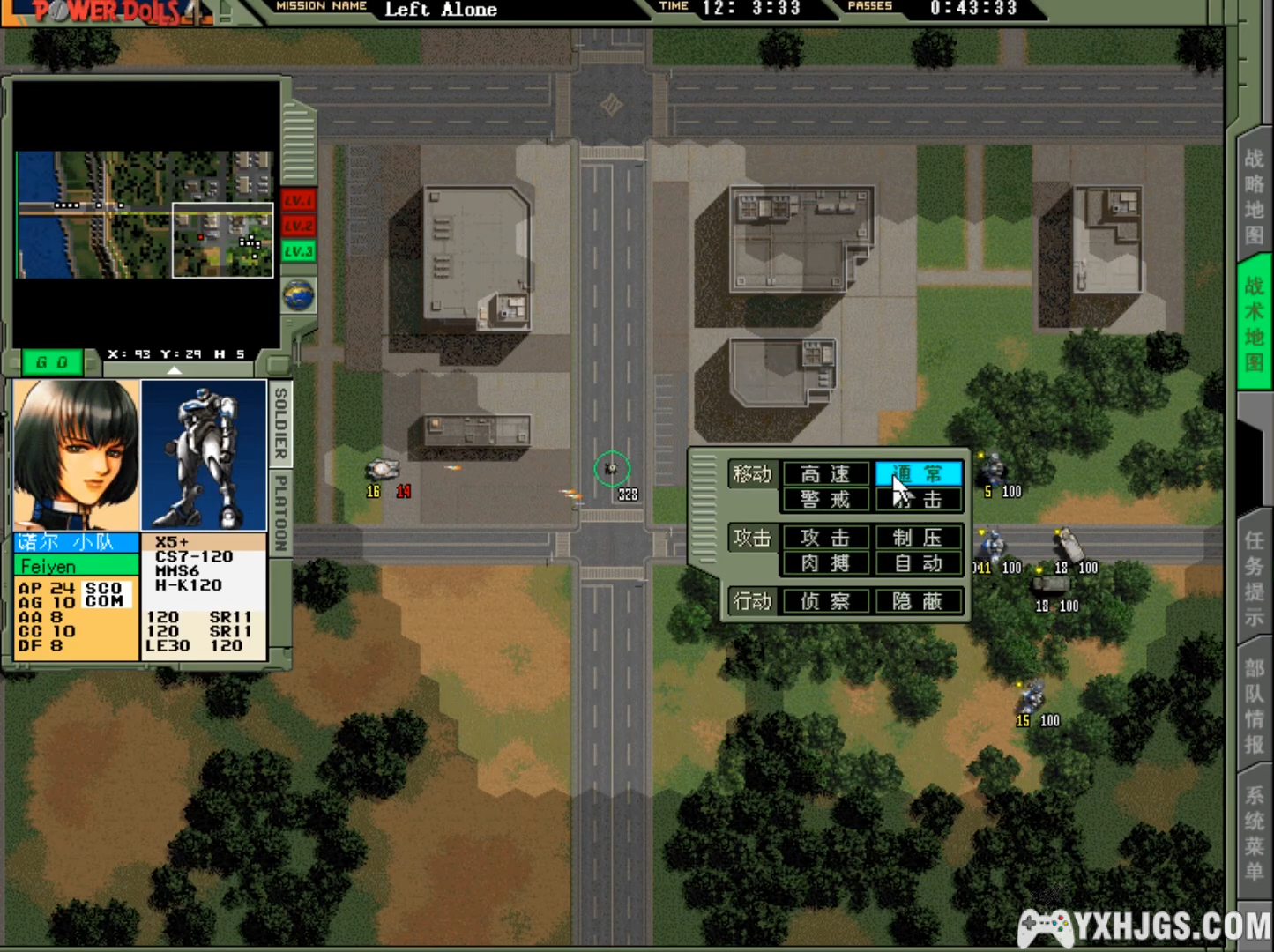Show 部队情报 unit information
Viewport: 1274px width, 952px height.
point(1254,705)
